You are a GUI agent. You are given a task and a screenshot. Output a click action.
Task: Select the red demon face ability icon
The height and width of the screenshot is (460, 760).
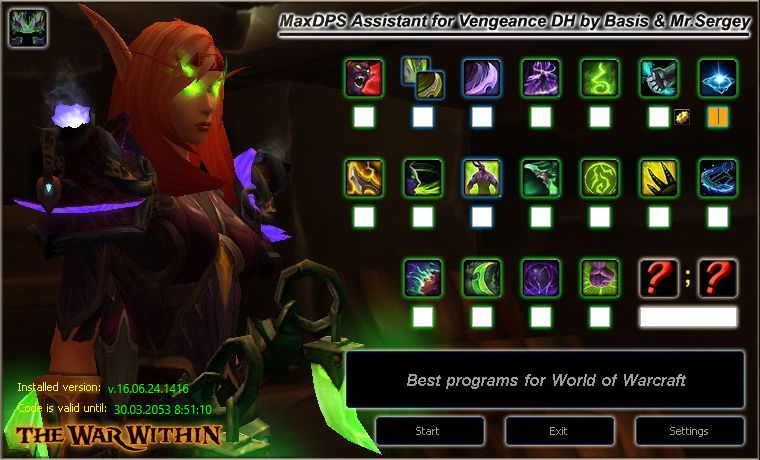(363, 77)
